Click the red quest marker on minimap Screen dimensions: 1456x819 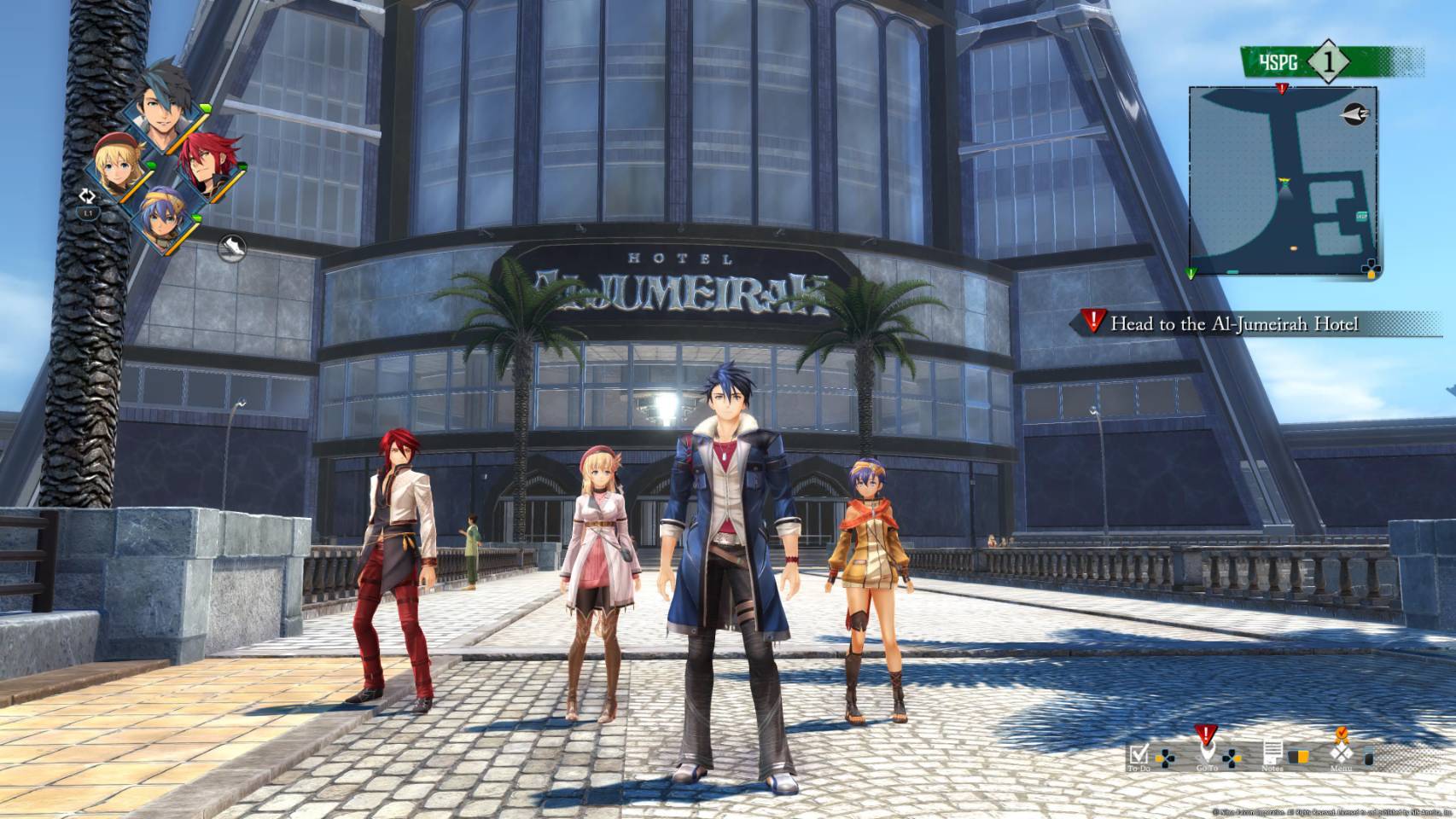pyautogui.click(x=1281, y=89)
